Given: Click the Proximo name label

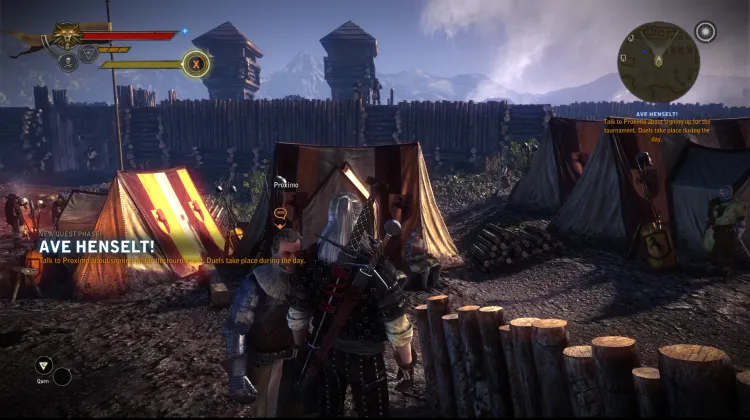Looking at the screenshot, I should click(286, 185).
